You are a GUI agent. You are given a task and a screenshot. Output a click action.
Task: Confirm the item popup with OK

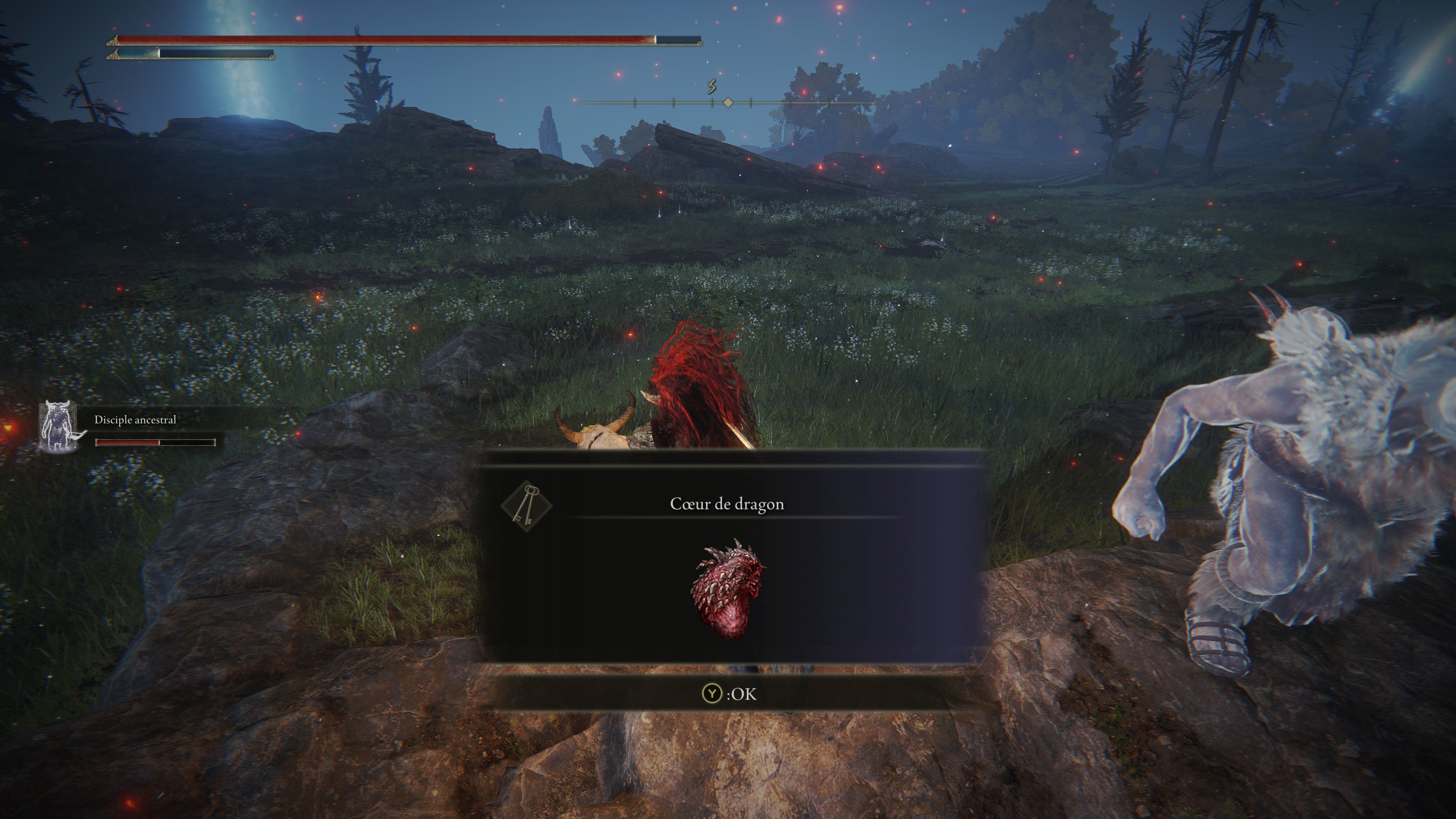tap(728, 693)
